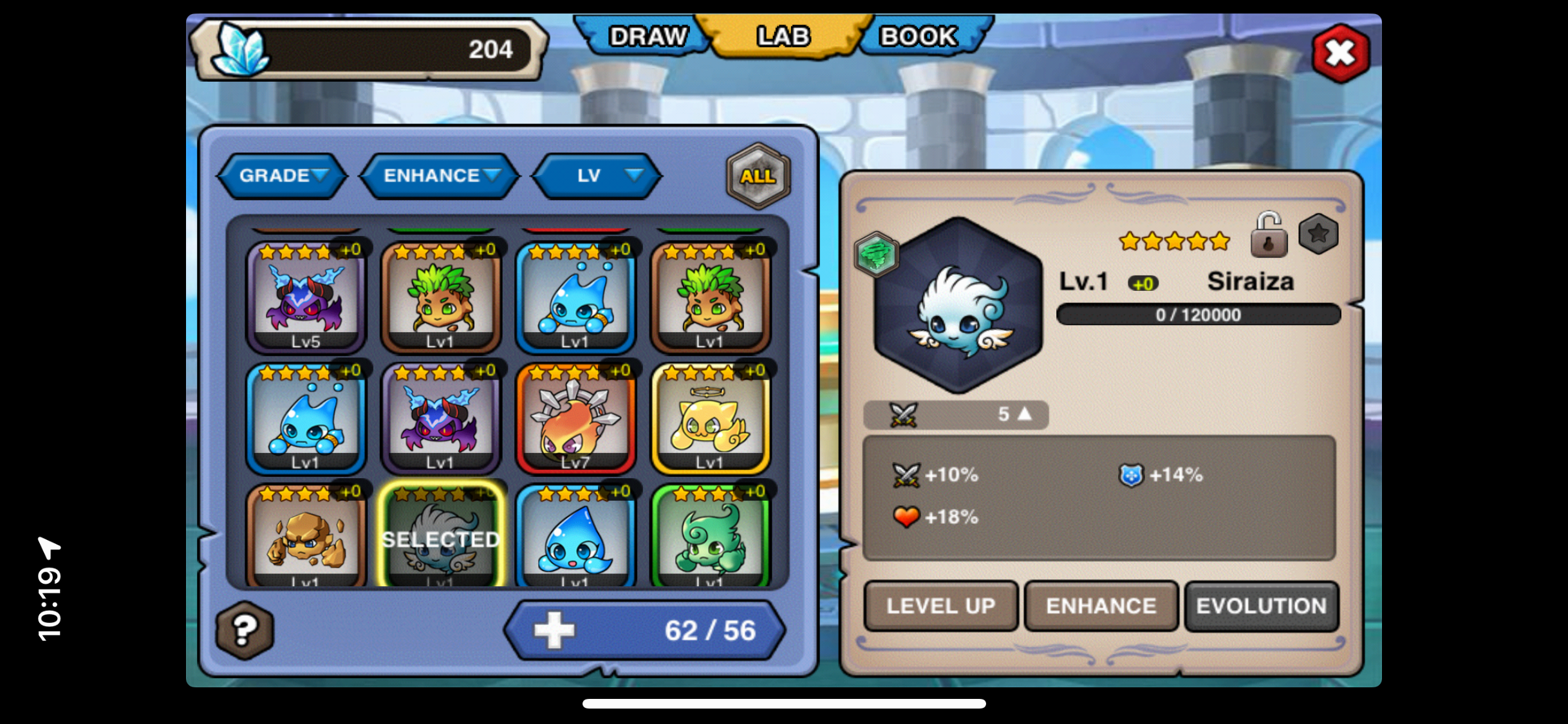
Task: Open the BOOK tab
Action: point(918,37)
